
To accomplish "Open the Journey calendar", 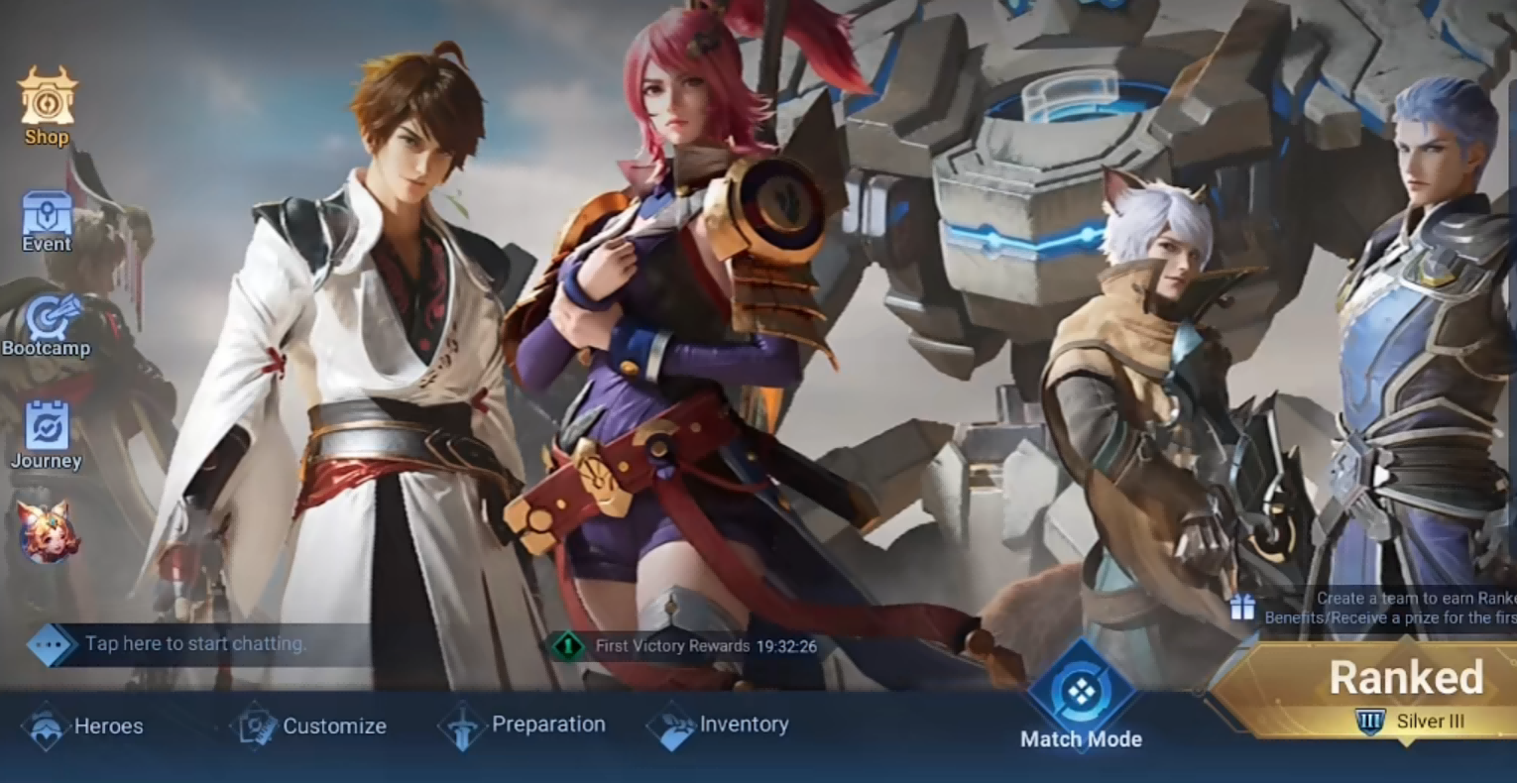I will (47, 434).
